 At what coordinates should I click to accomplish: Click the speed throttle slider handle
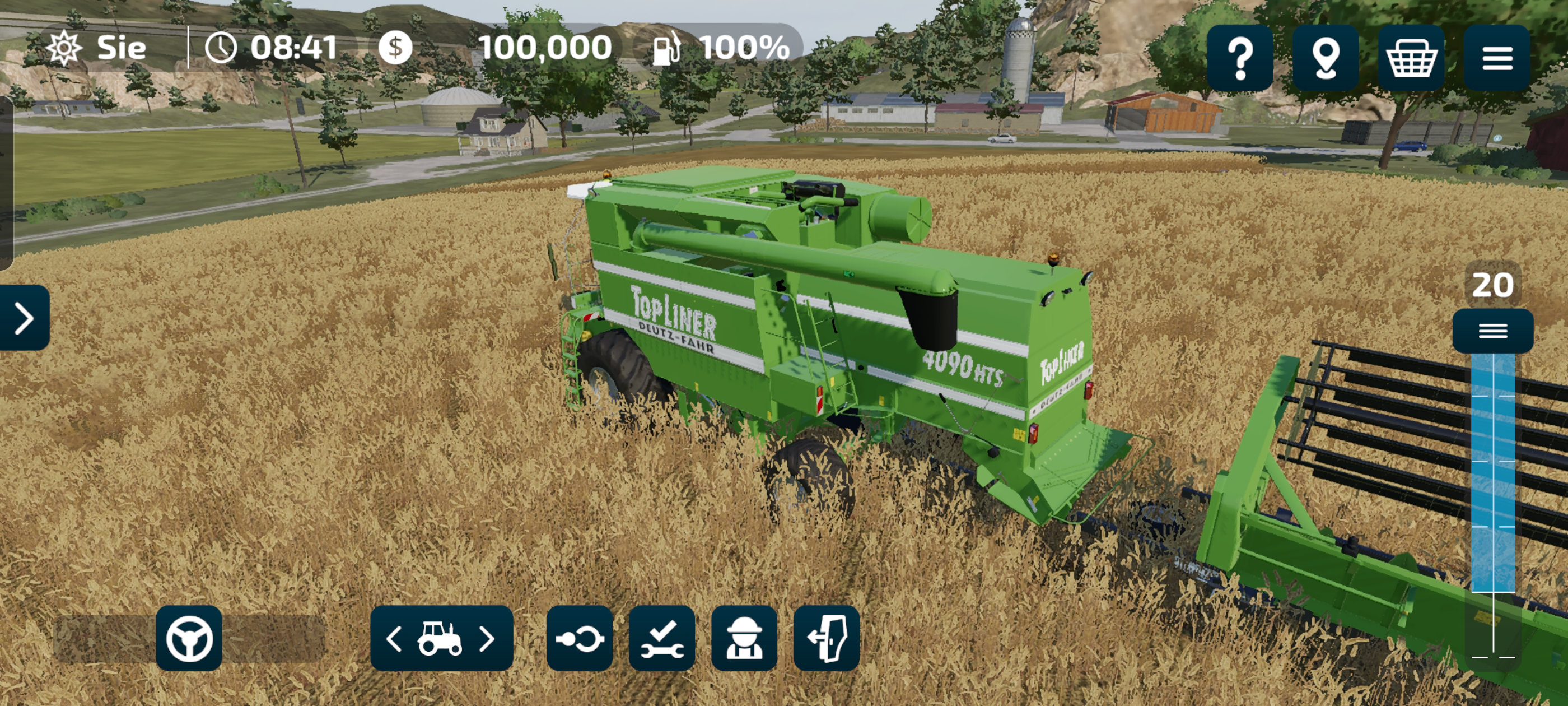1492,331
